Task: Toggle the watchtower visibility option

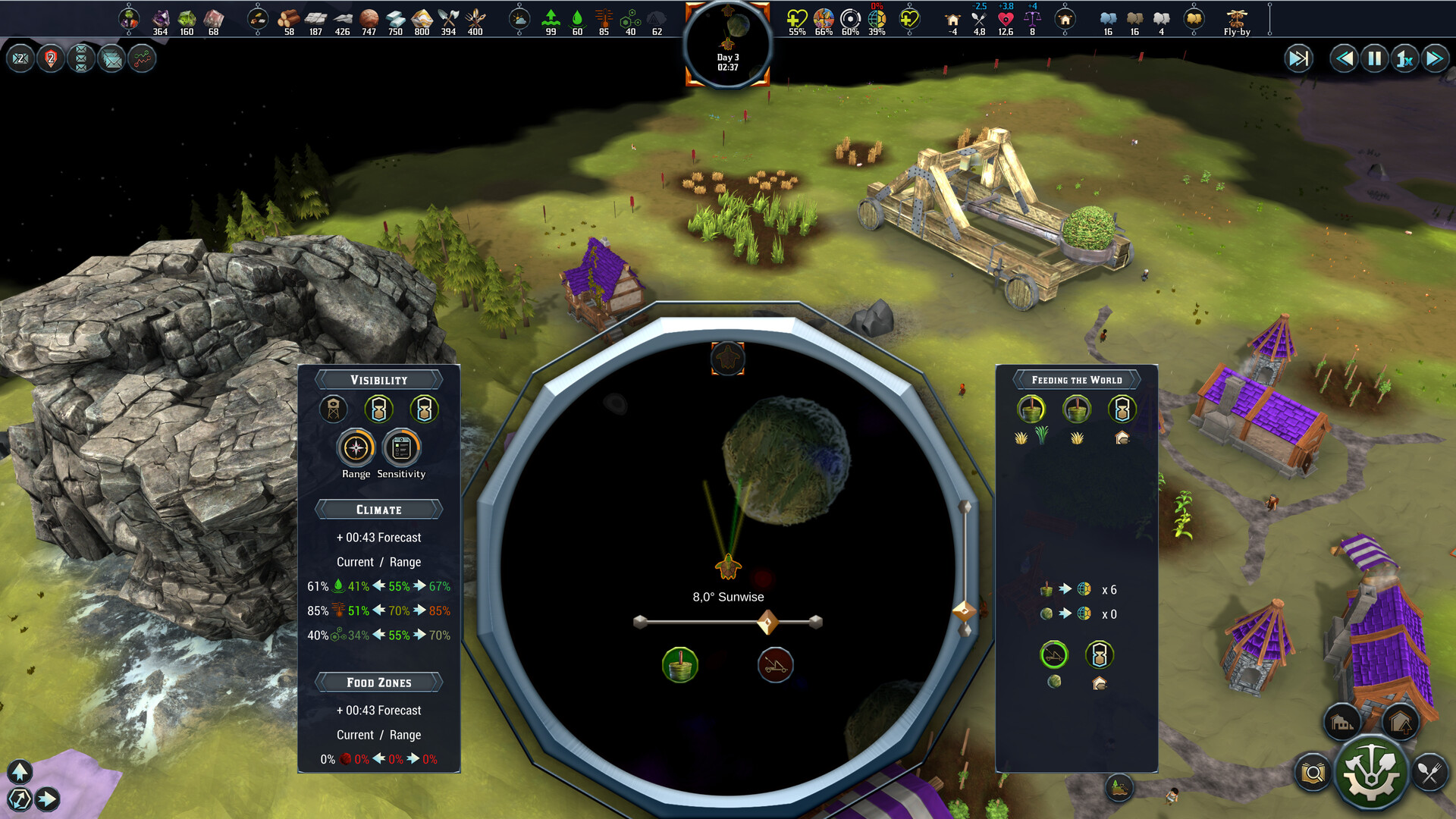Action: click(334, 409)
